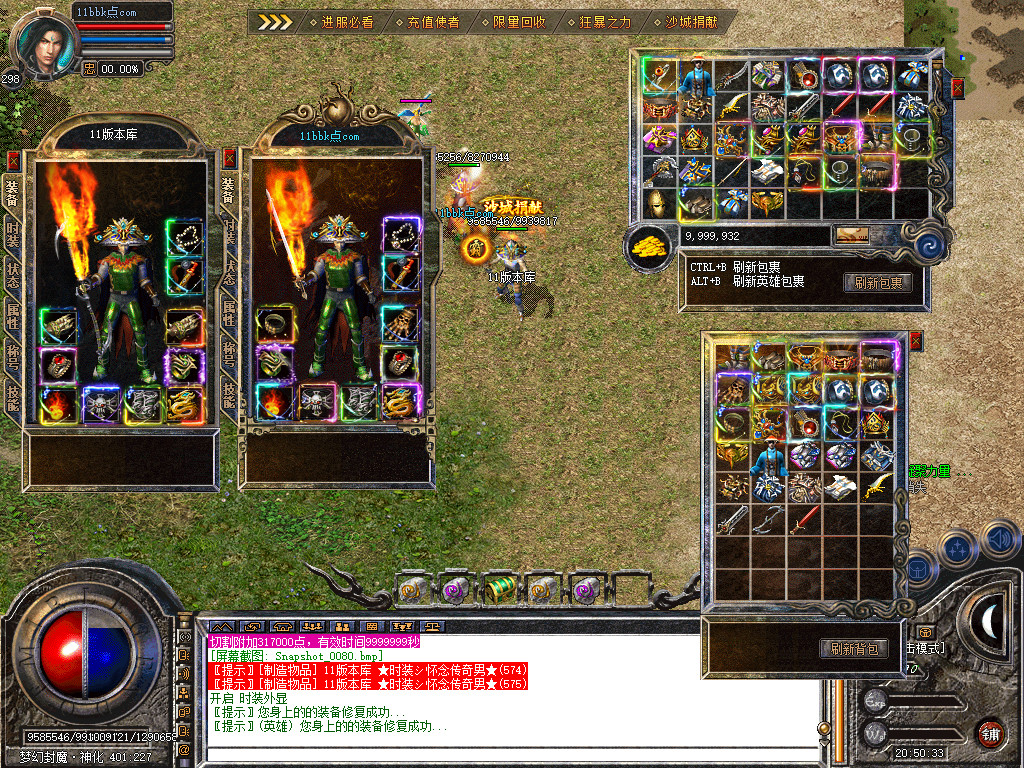Close the 11版本库 character panel
The height and width of the screenshot is (768, 1024).
click(x=13, y=159)
